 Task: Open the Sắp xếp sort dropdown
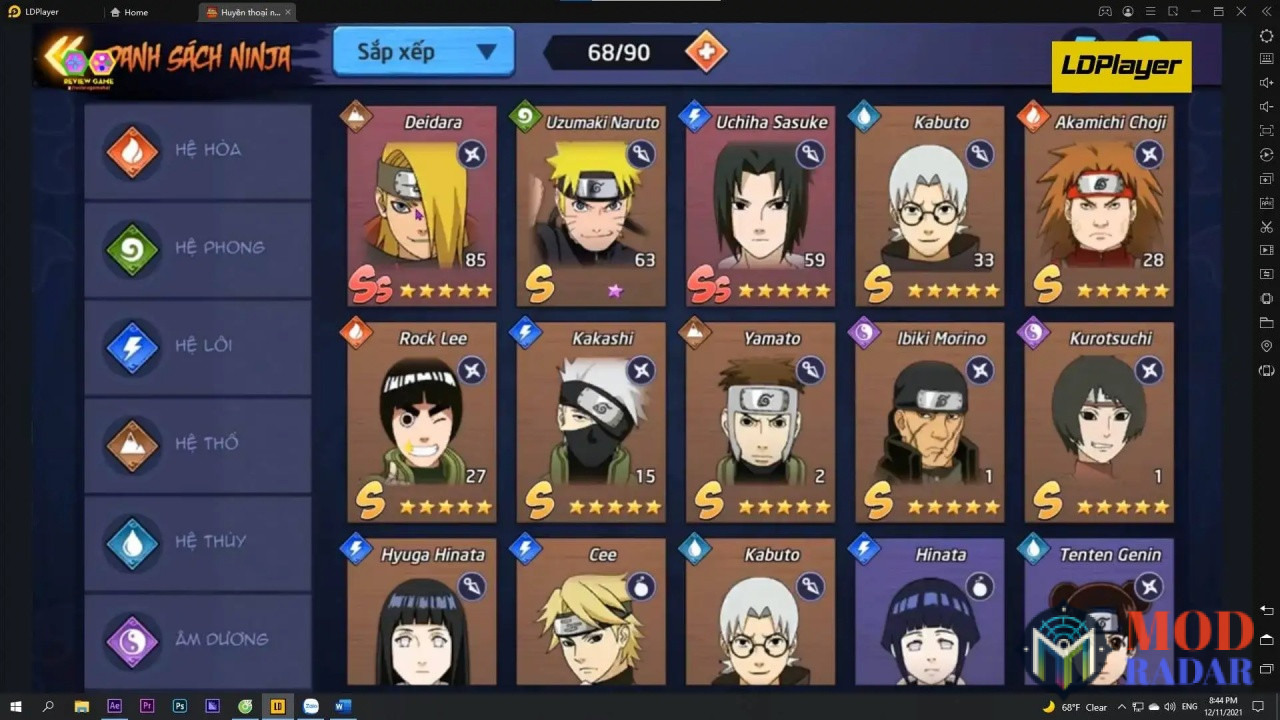click(423, 52)
